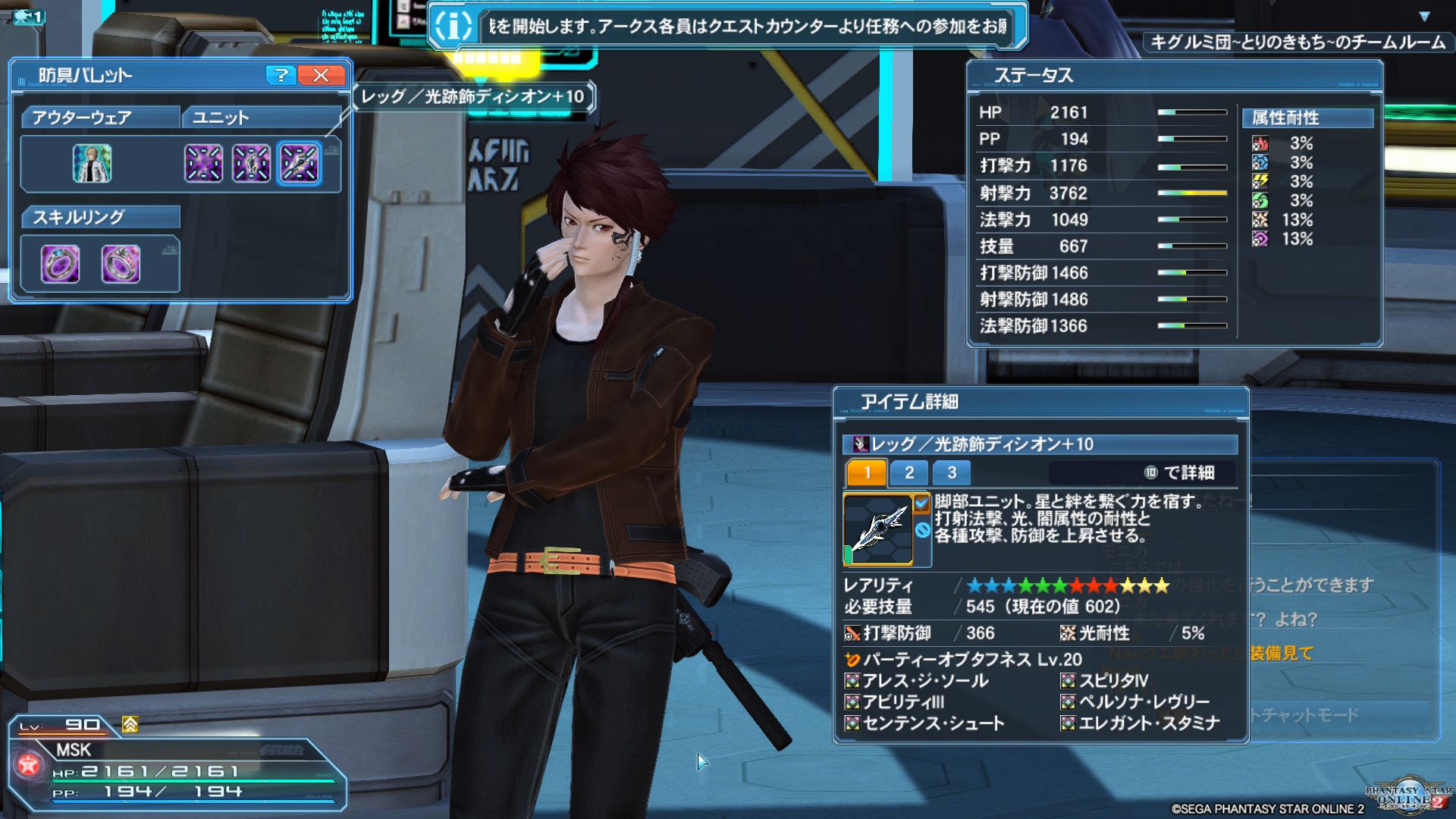Switch to item detail page 3
Viewport: 1456px width, 819px height.
tap(951, 473)
